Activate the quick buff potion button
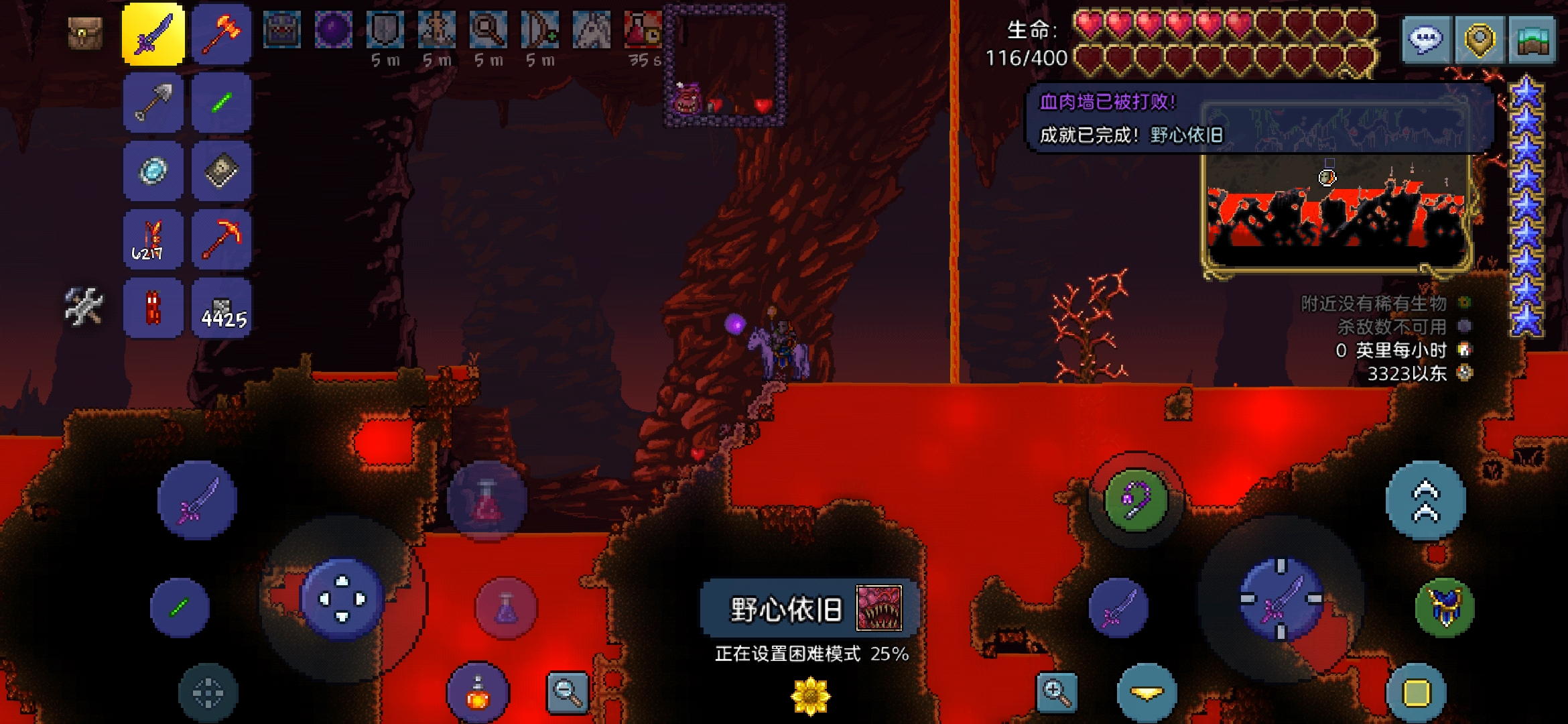1568x724 pixels. tap(477, 694)
